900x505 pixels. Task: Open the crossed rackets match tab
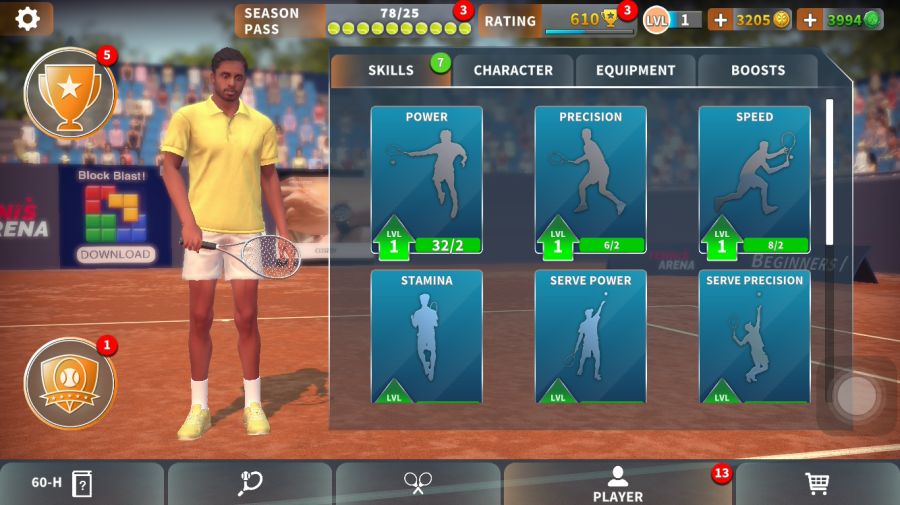coord(417,484)
